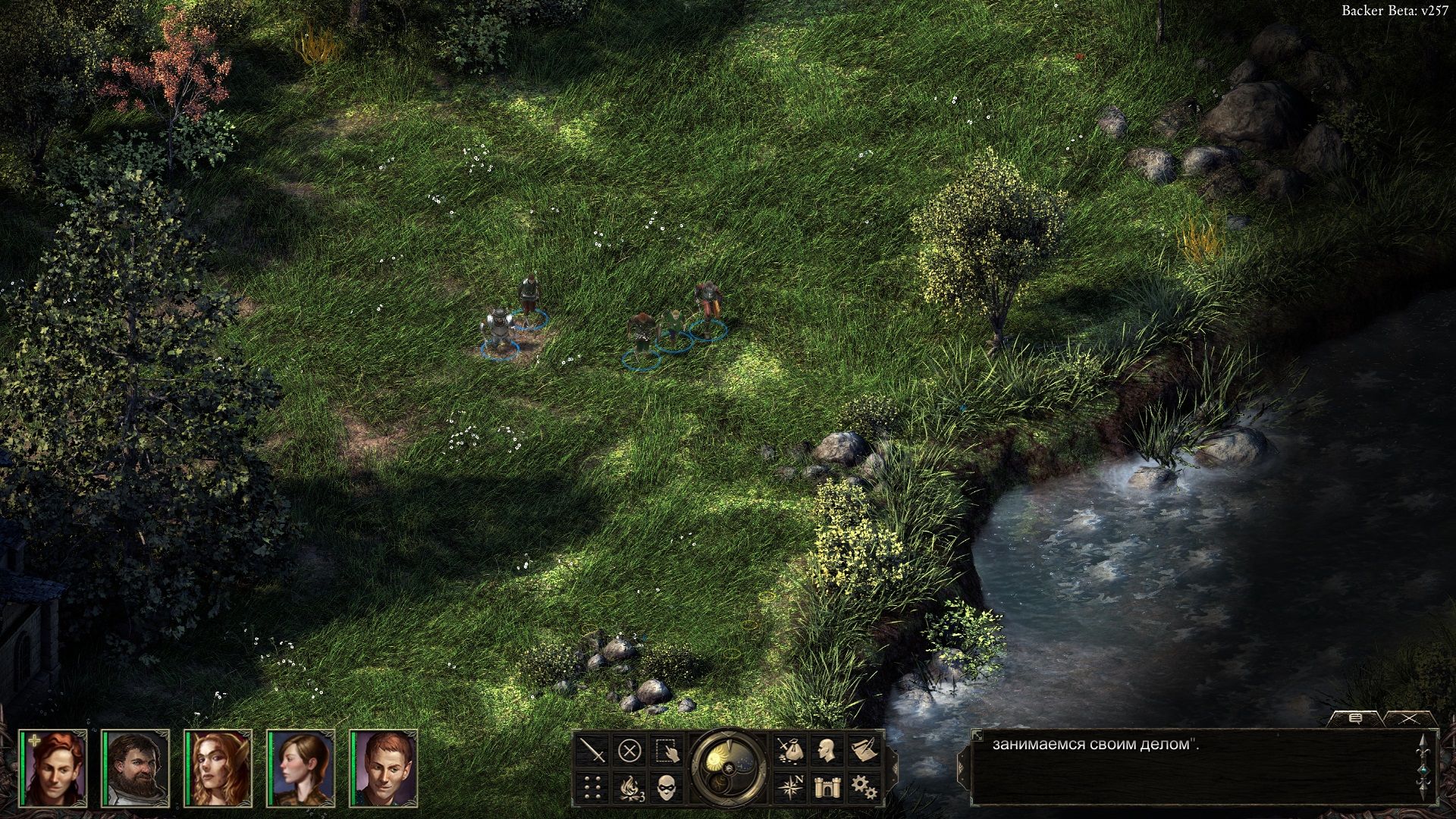Click the sun and moon time dial
This screenshot has width=1456, height=819.
[x=729, y=767]
